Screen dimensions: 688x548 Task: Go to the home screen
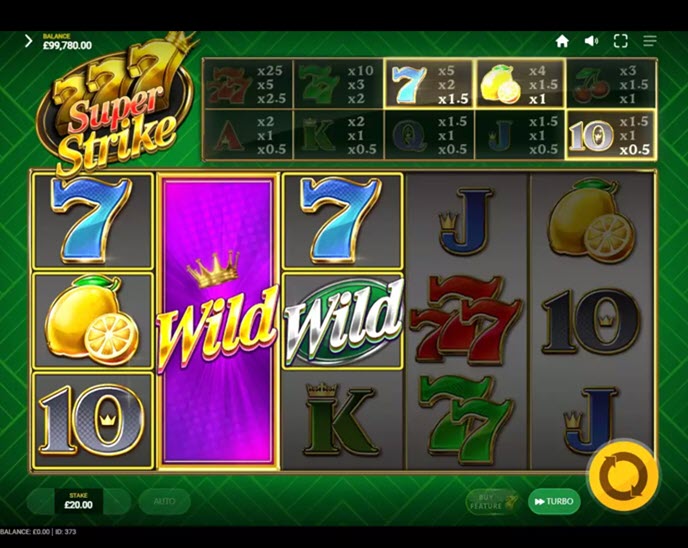(562, 41)
